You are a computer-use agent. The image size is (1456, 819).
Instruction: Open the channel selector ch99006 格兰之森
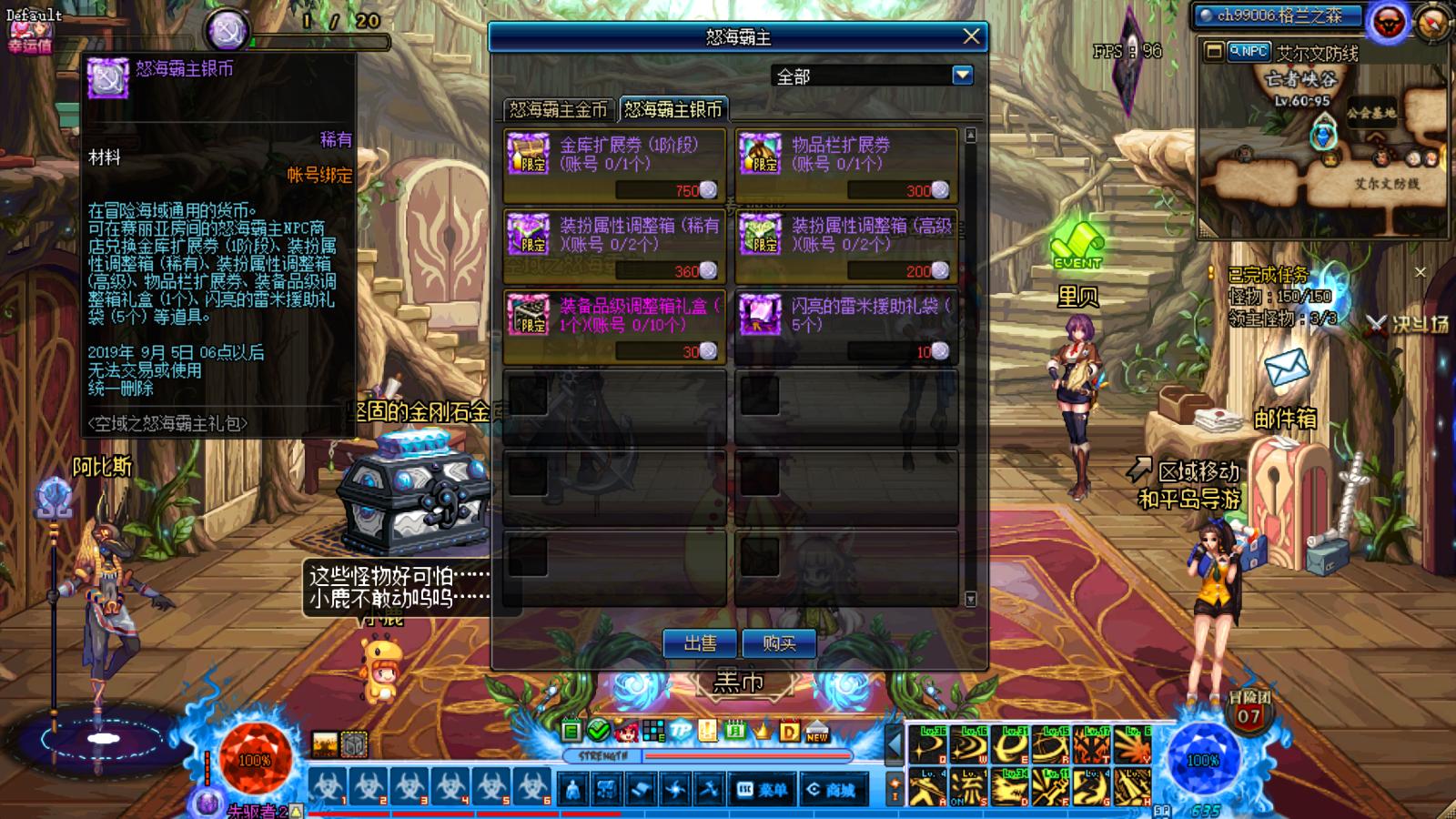[x=1280, y=15]
